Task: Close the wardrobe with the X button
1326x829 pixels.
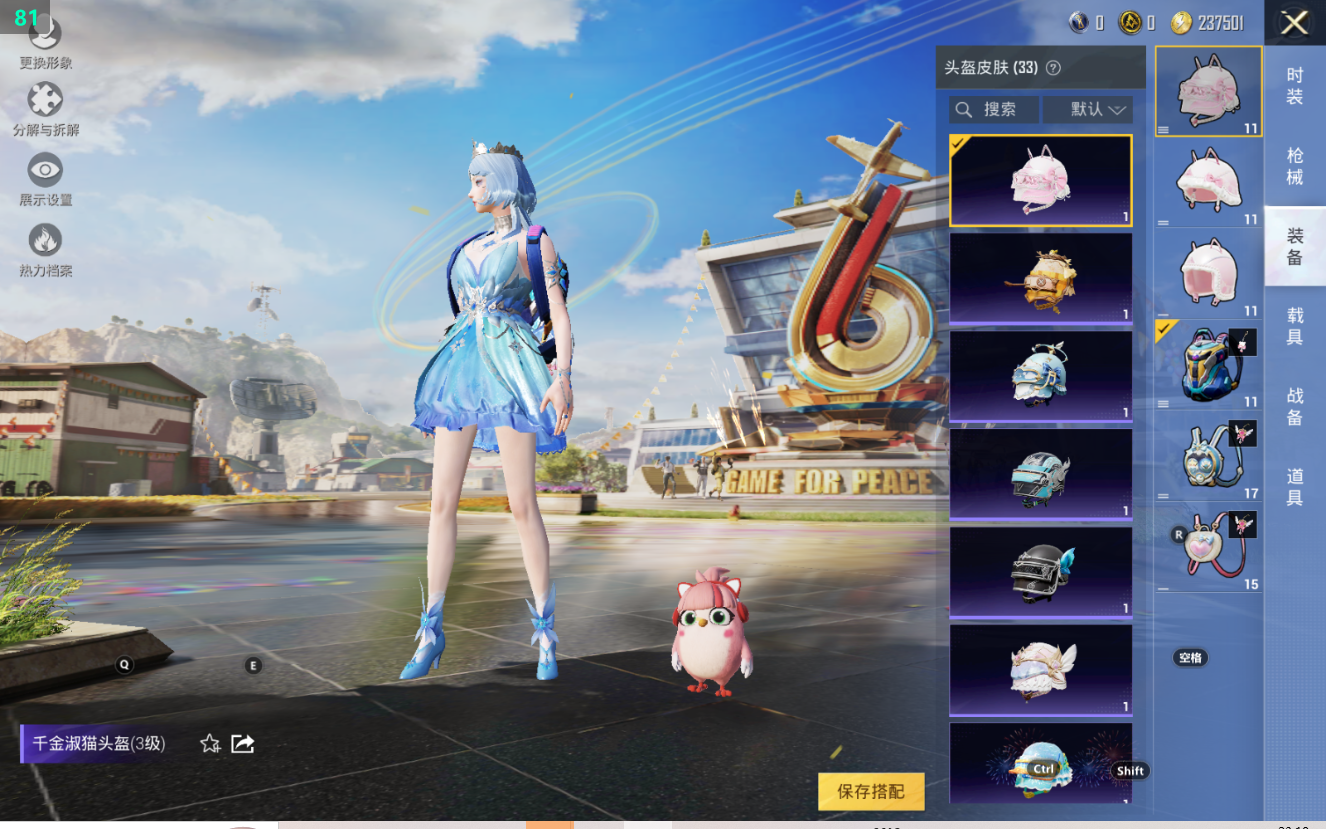Action: pyautogui.click(x=1294, y=23)
